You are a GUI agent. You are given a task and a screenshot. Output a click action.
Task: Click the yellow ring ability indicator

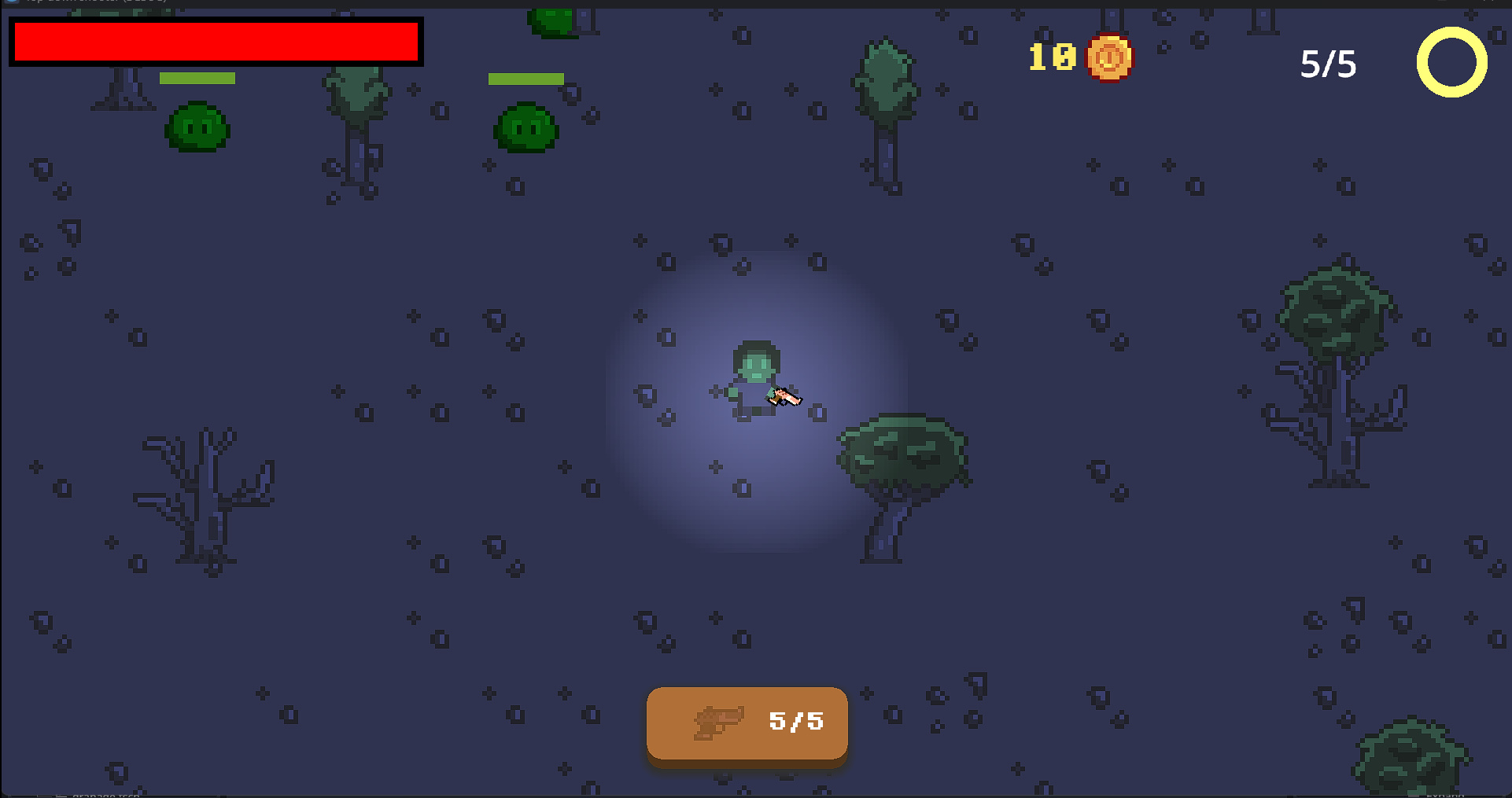[1452, 63]
